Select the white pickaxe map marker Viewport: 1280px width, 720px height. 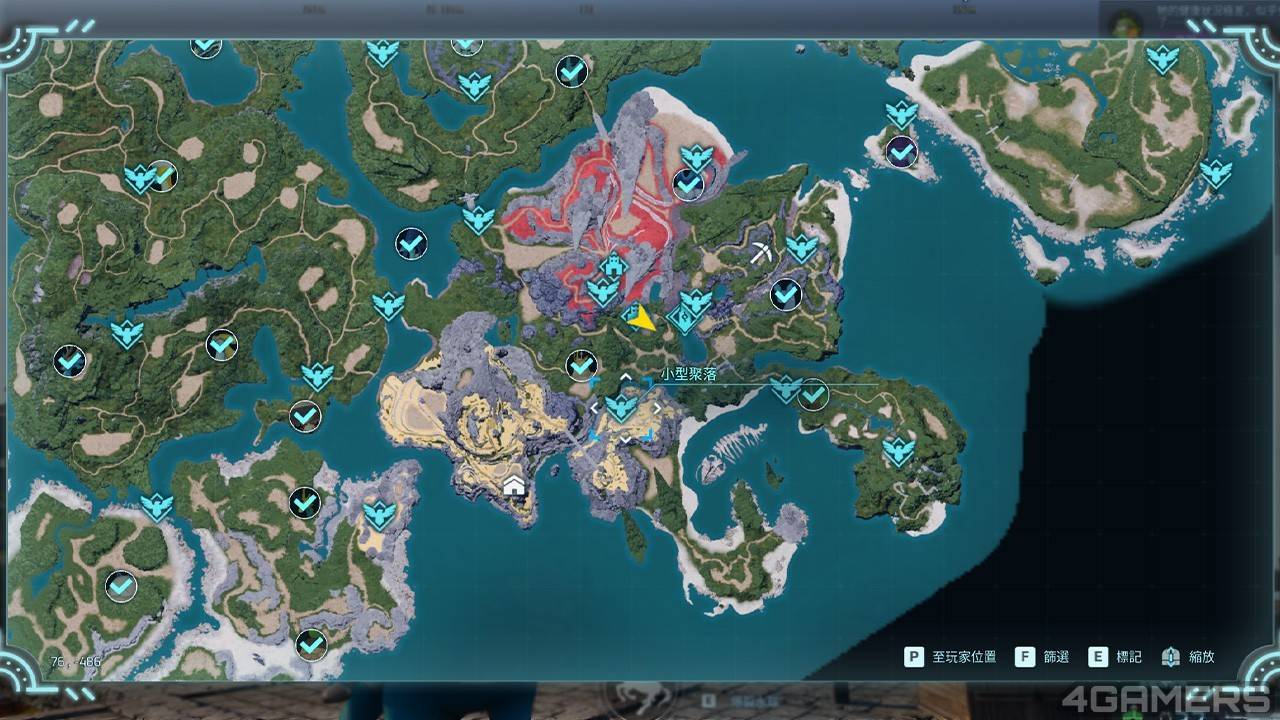click(760, 254)
